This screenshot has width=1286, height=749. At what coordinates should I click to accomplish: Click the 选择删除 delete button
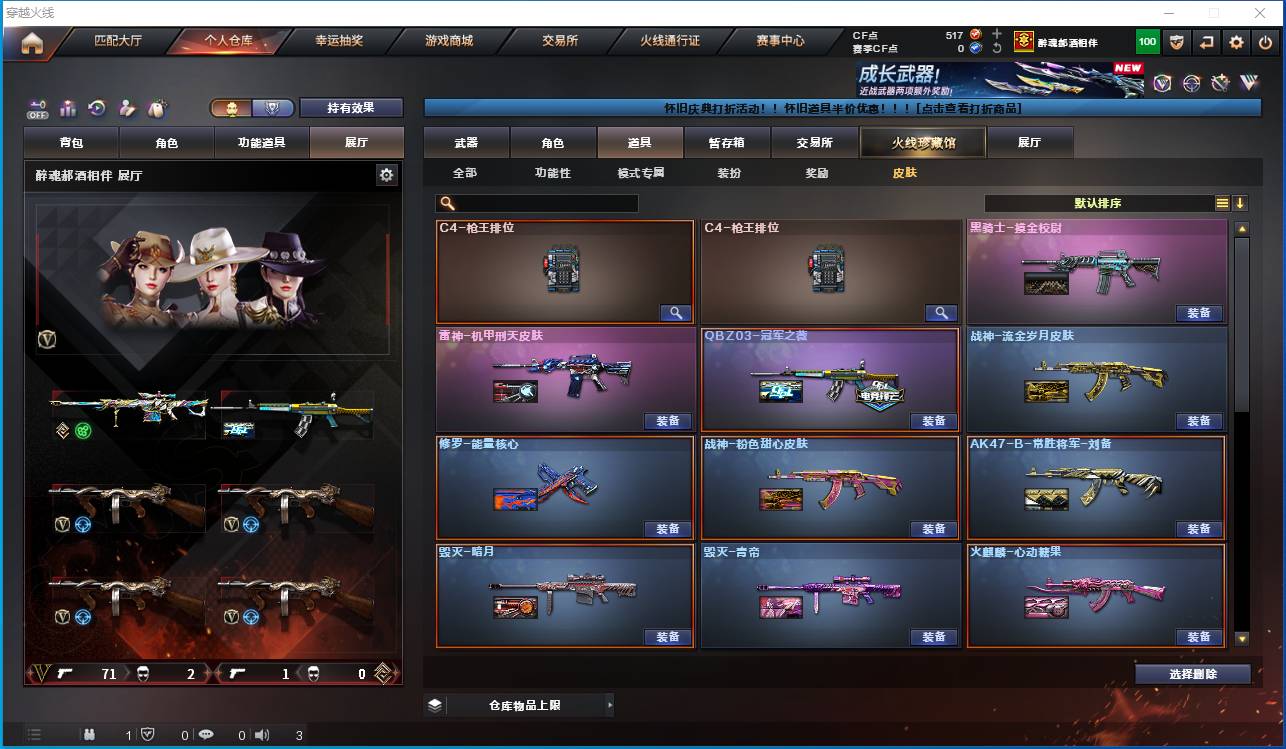click(1192, 674)
